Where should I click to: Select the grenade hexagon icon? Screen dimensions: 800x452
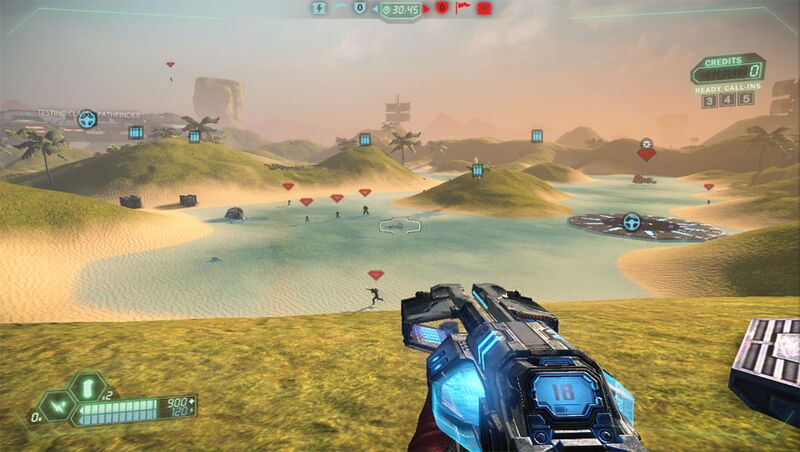pyautogui.click(x=86, y=386)
